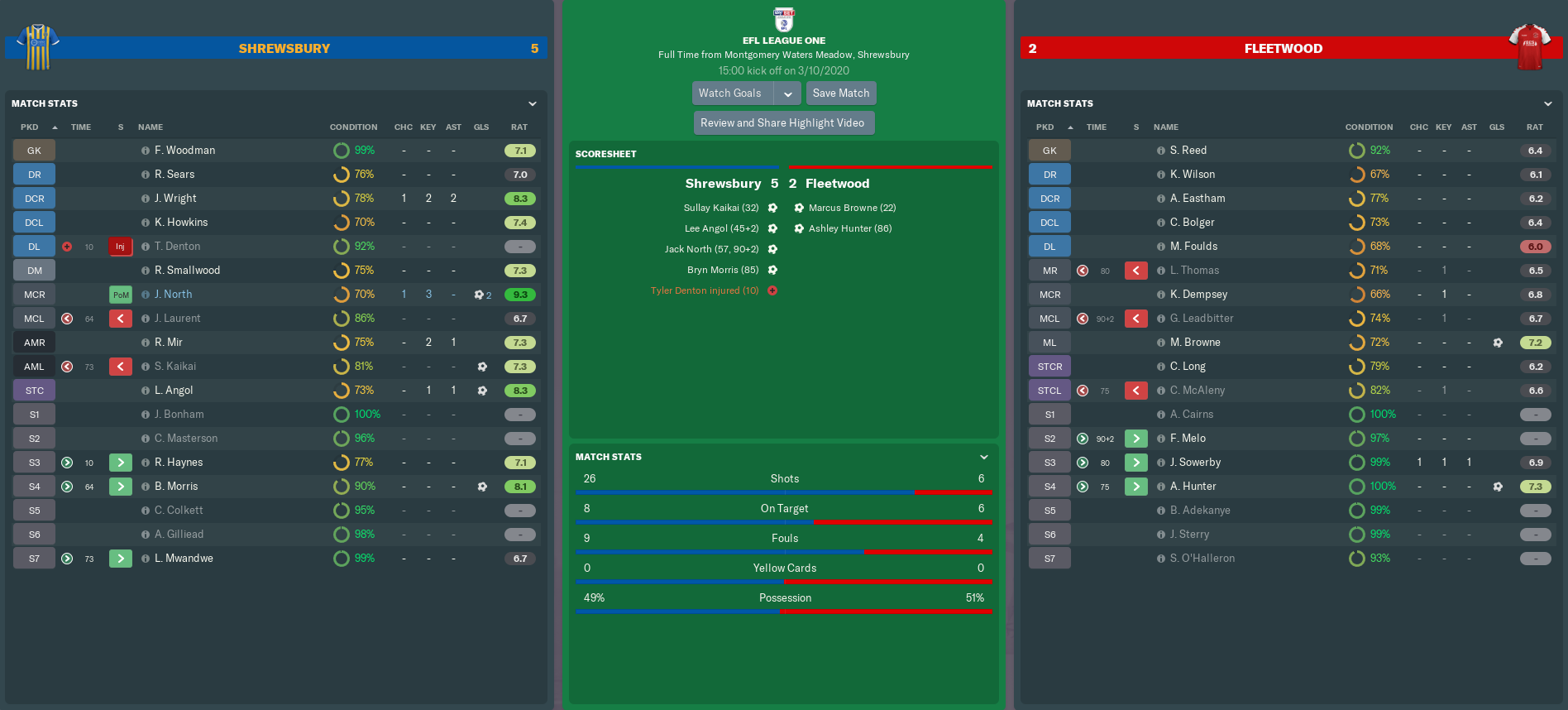1568x710 pixels.
Task: Sort Fleetwood players by condition column
Action: 1369,127
